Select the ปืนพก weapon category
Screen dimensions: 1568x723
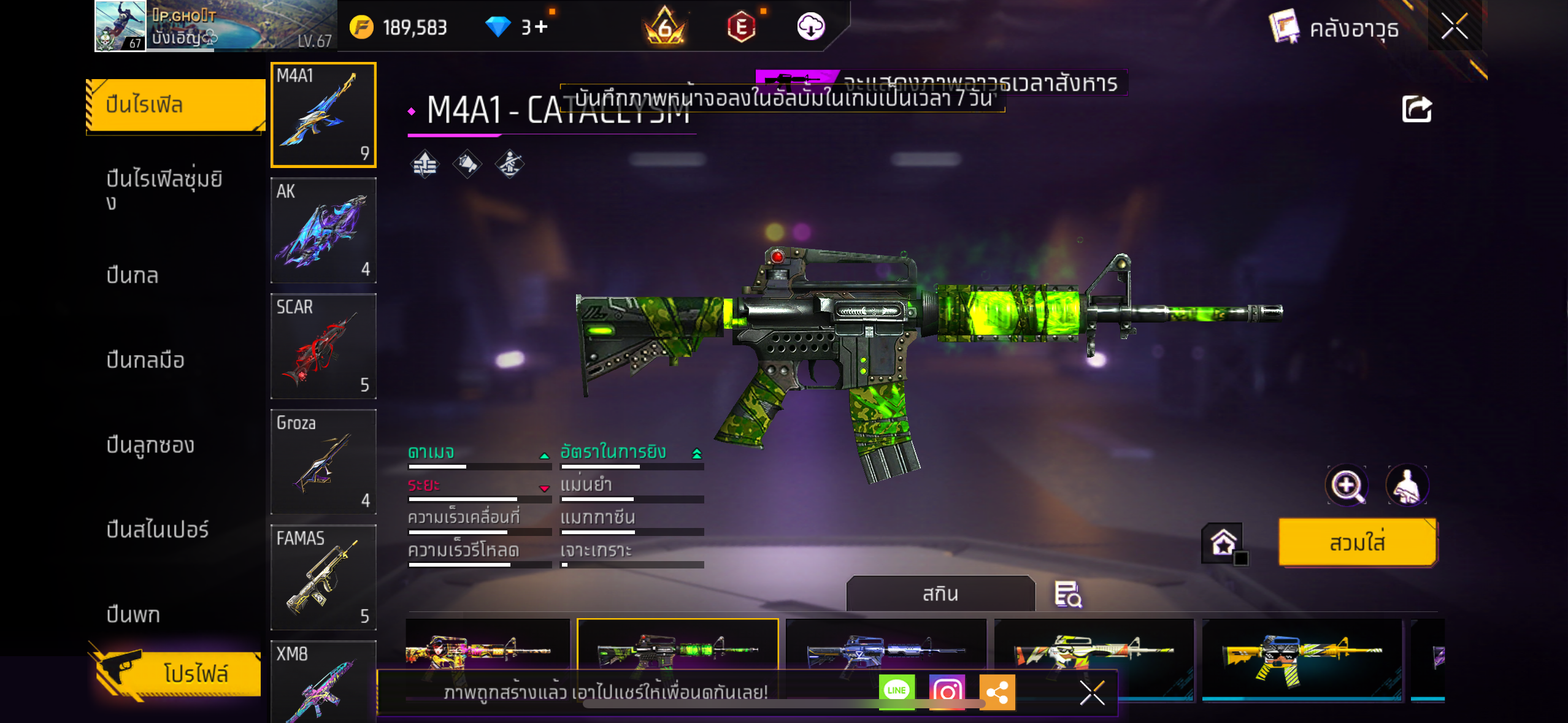coord(133,614)
